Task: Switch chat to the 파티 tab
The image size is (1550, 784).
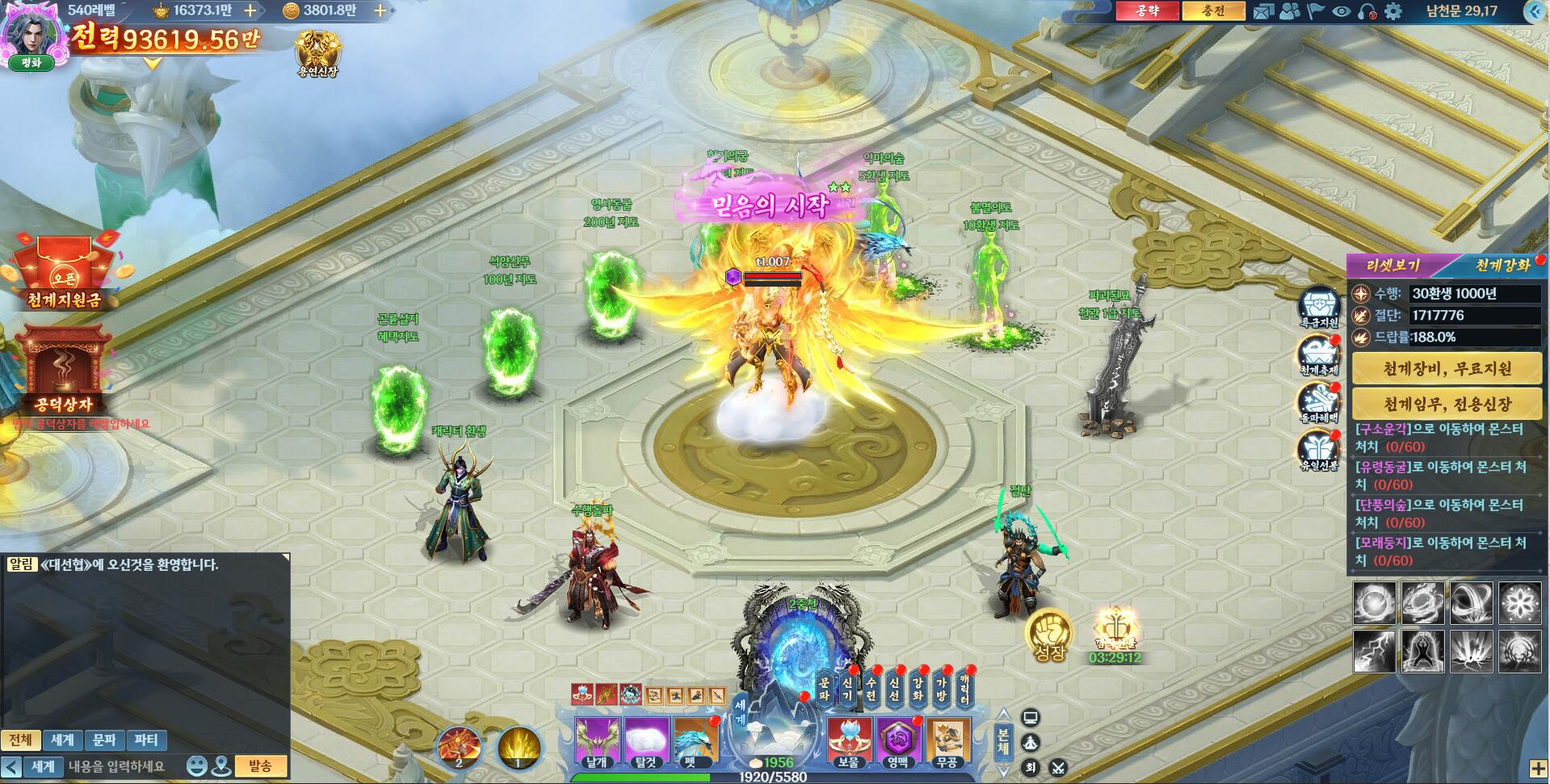Action: (146, 740)
